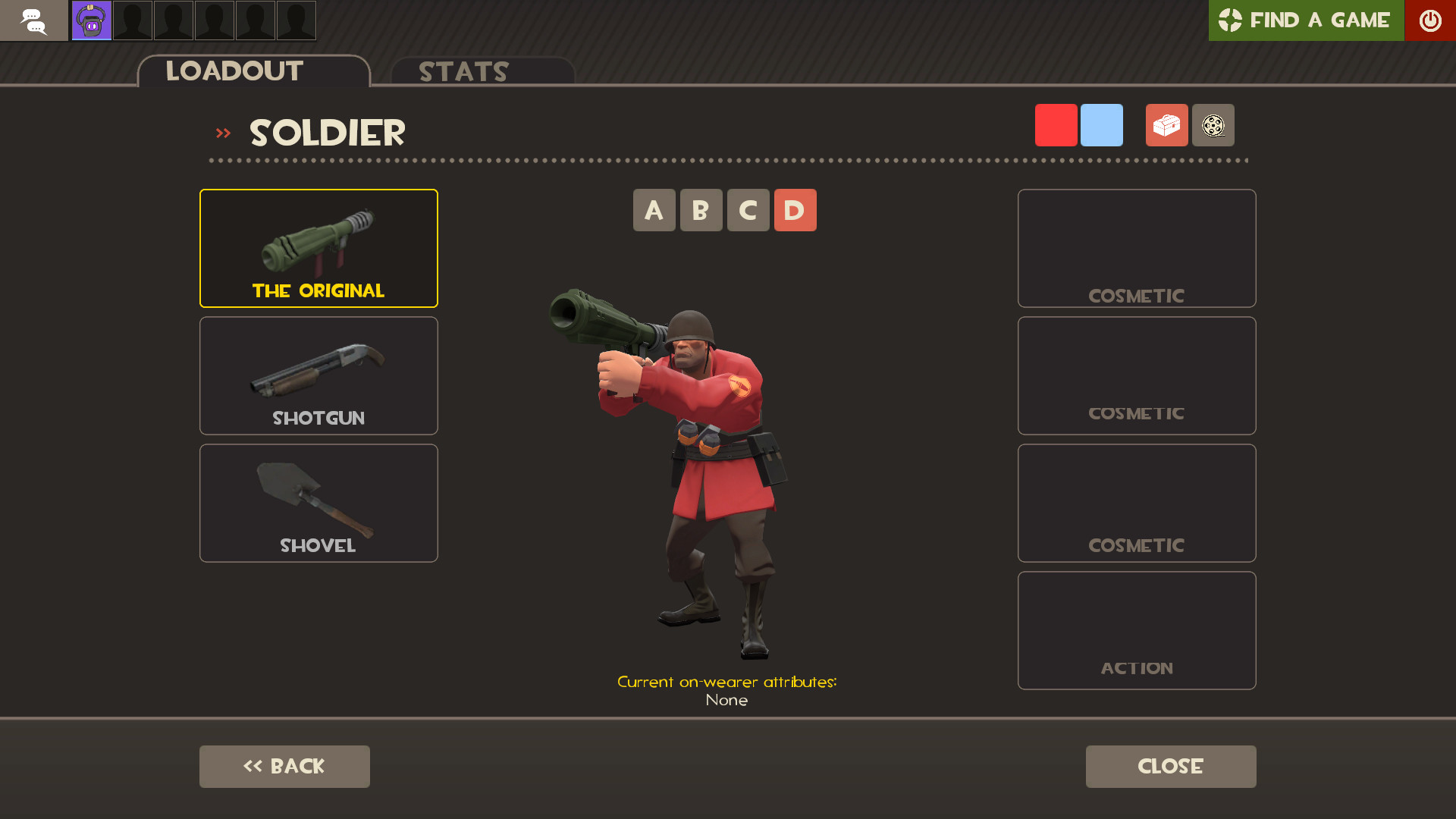Screen dimensions: 1456x819
Task: Switch to the STATS tab
Action: [x=463, y=71]
